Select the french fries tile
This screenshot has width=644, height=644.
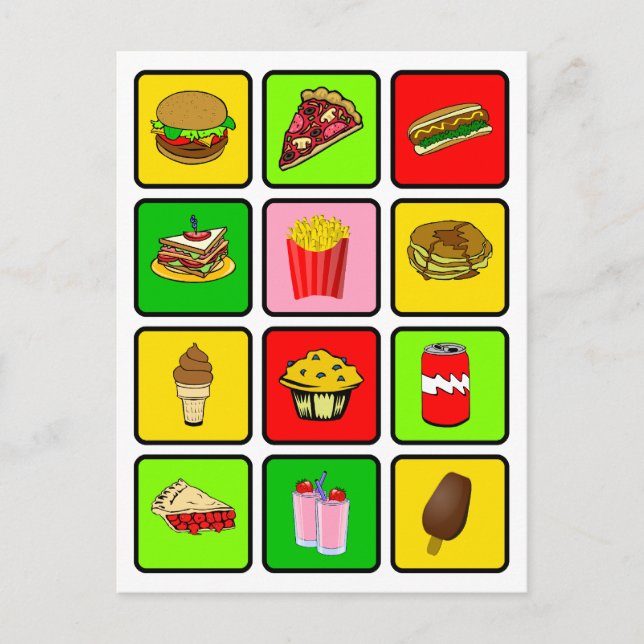(x=321, y=257)
